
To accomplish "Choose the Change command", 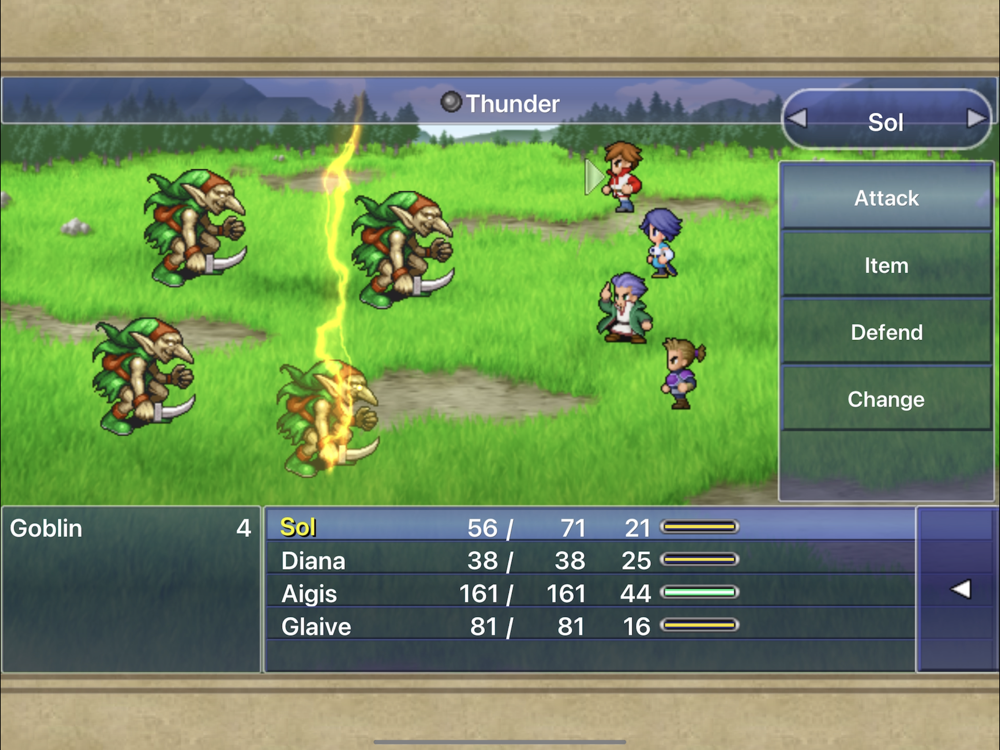I will 886,400.
